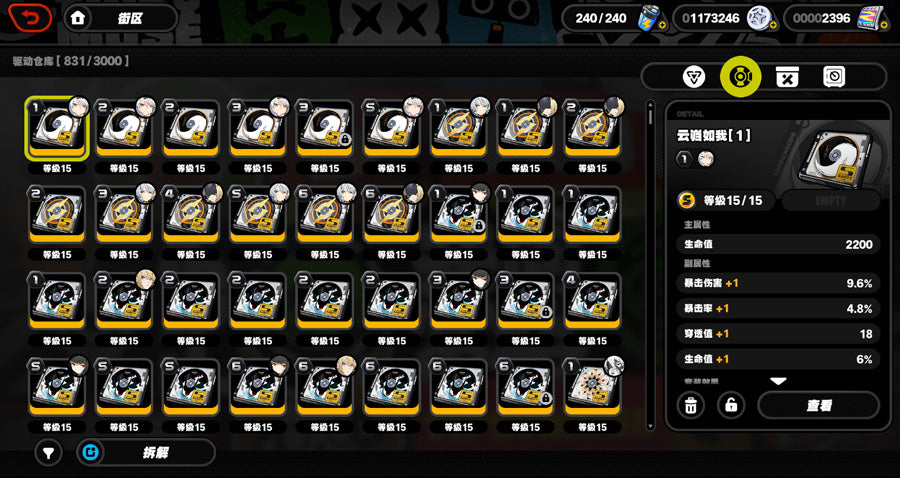The width and height of the screenshot is (900, 478).
Task: Return home via the 街区 button
Action: point(108,18)
